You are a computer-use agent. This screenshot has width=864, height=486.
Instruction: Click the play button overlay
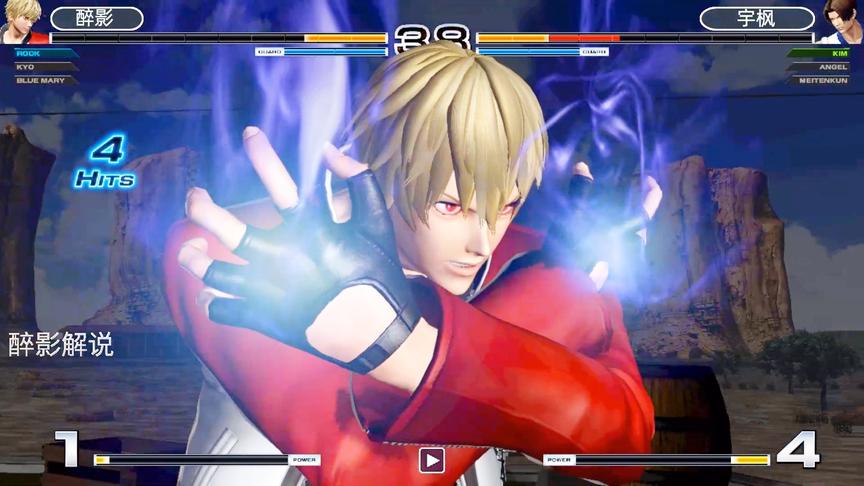[x=431, y=460]
